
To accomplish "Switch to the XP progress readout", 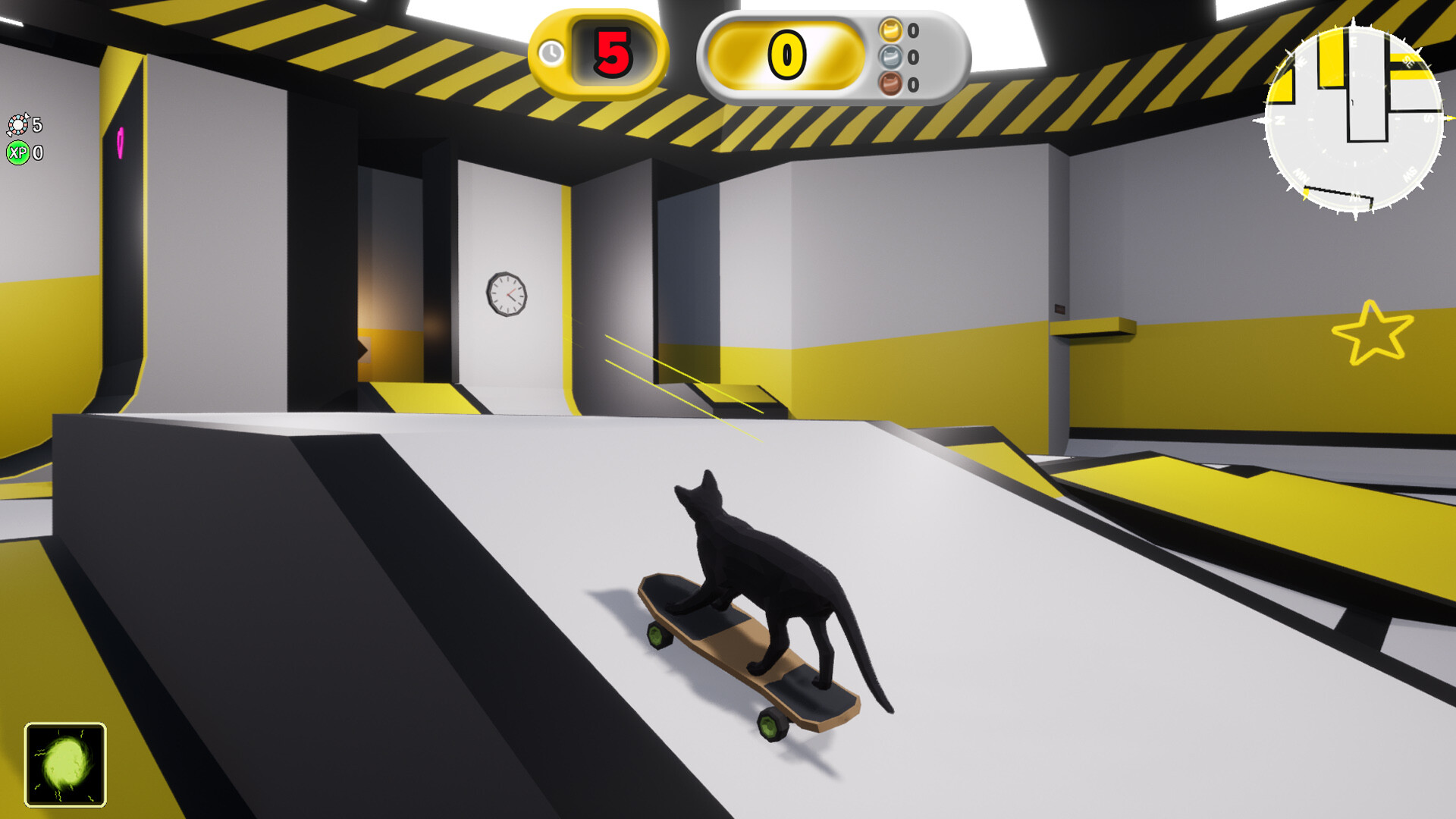I will pos(27,152).
